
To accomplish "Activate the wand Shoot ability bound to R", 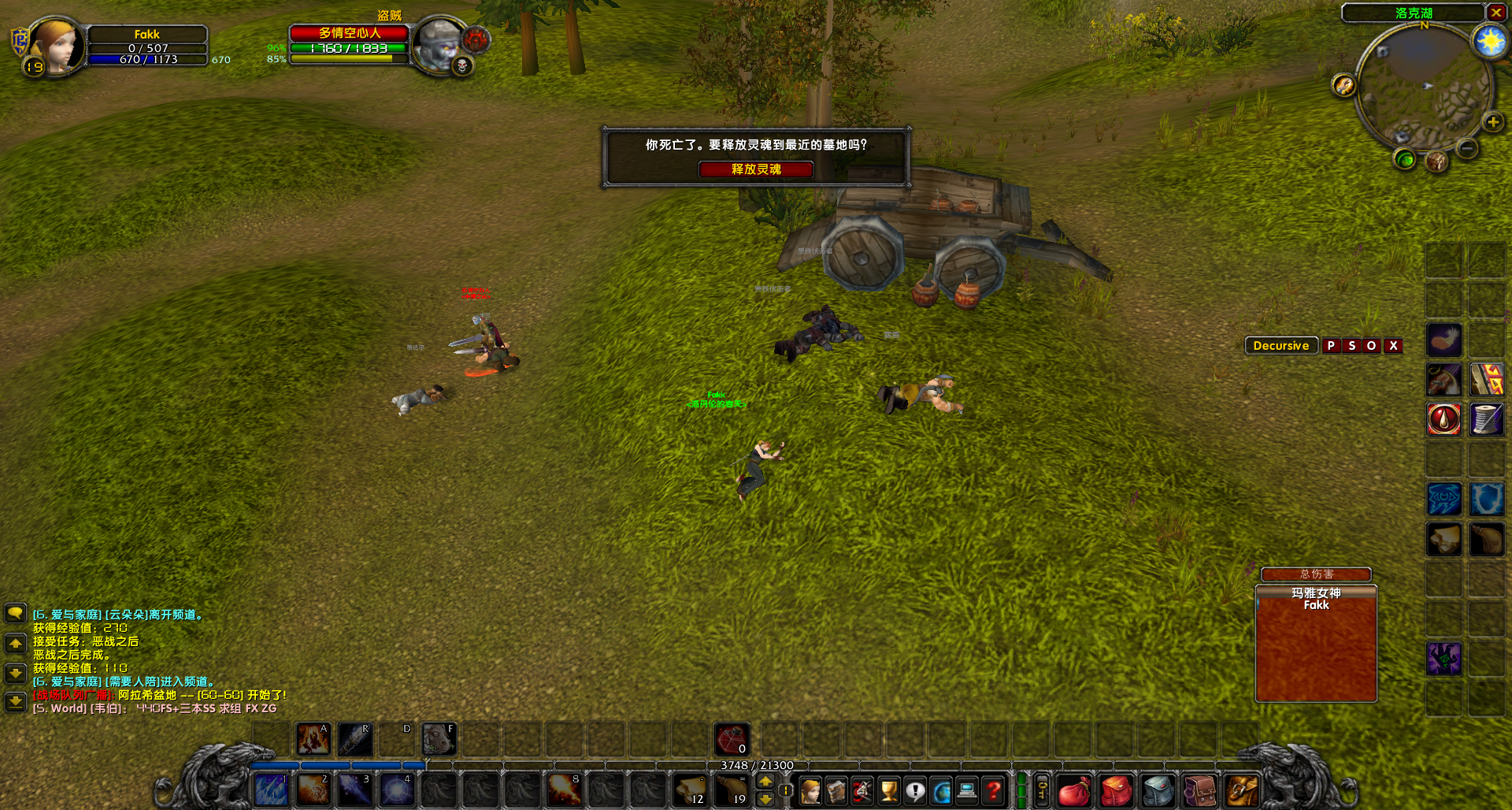I will point(355,739).
